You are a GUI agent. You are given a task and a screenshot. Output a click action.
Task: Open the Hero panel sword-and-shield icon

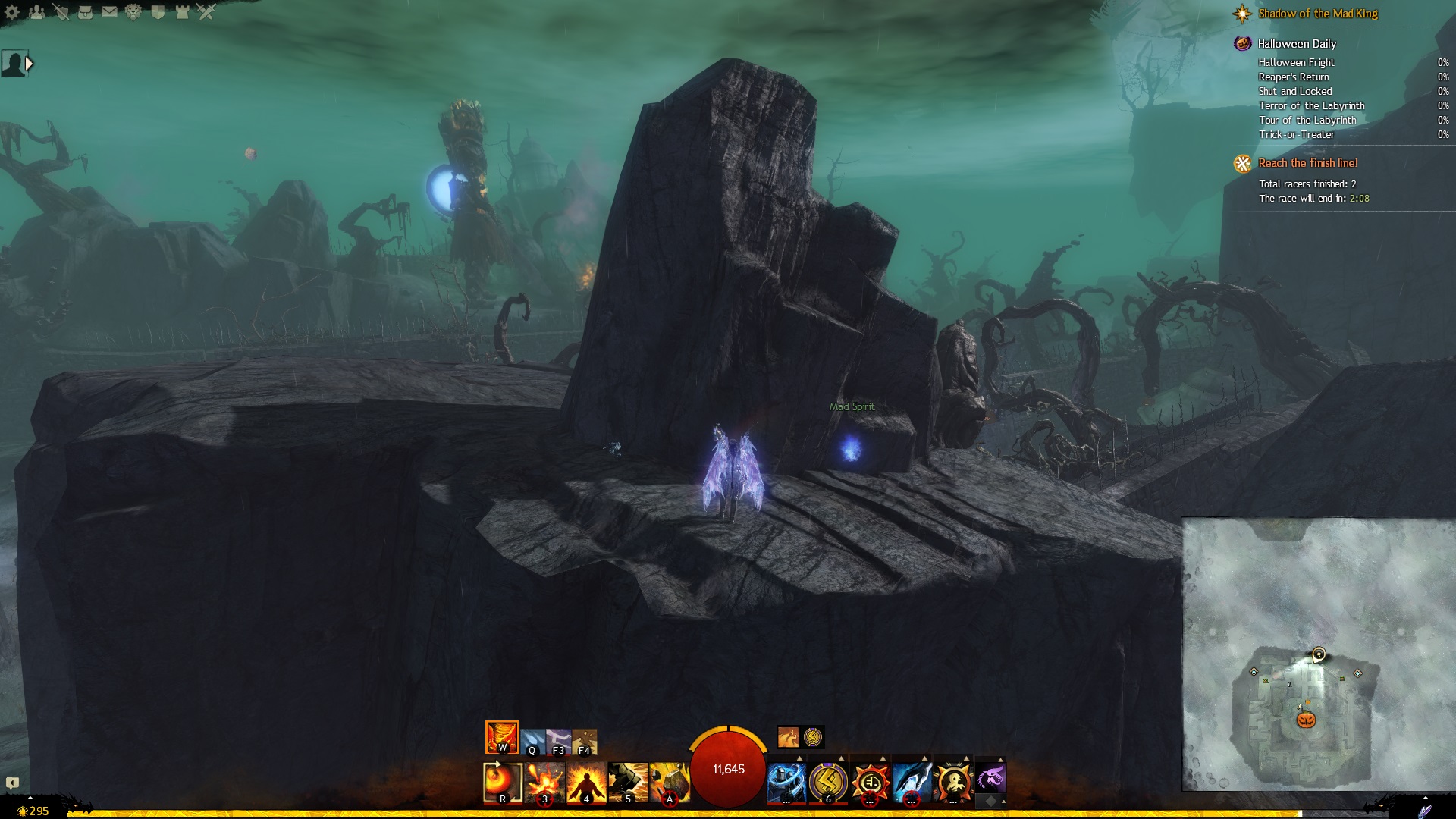click(x=61, y=12)
